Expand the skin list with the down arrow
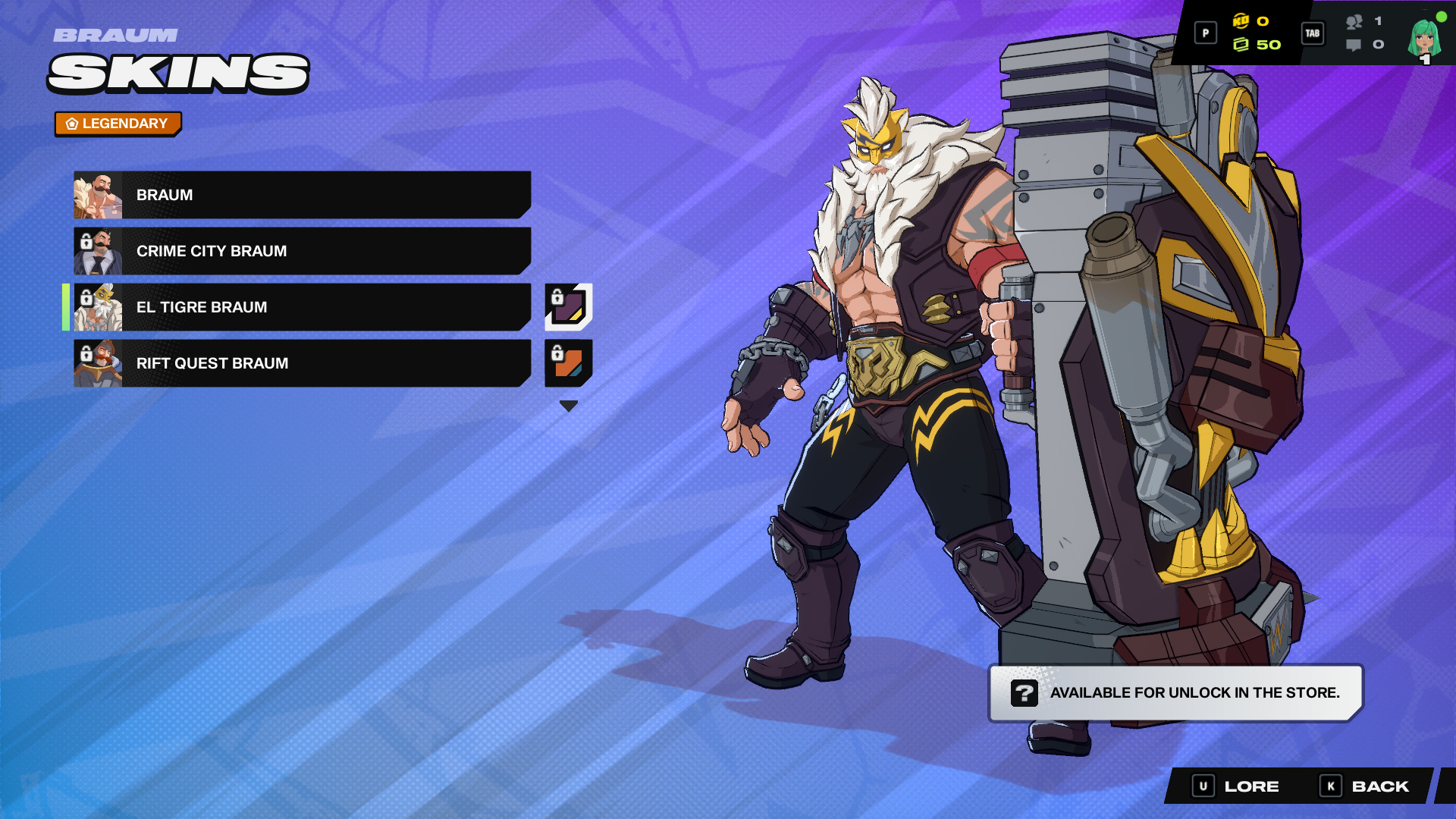The image size is (1456, 819). coord(567,406)
